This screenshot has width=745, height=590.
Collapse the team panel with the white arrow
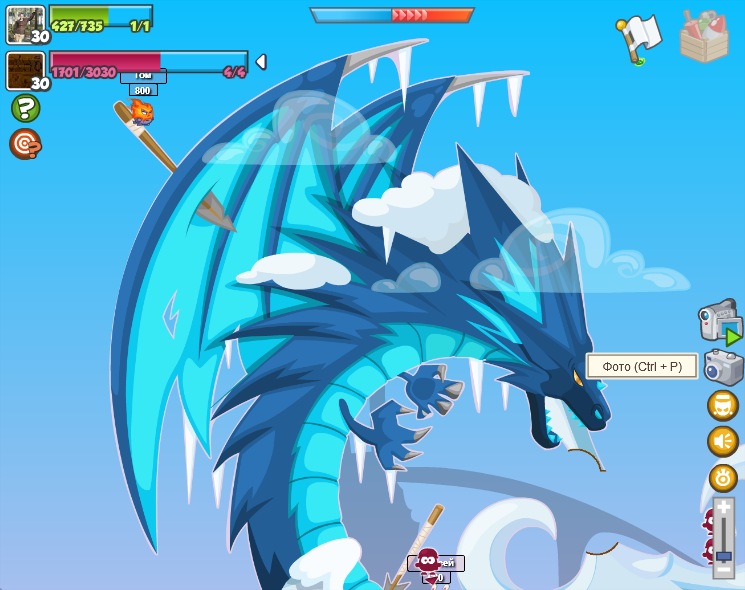[261, 62]
